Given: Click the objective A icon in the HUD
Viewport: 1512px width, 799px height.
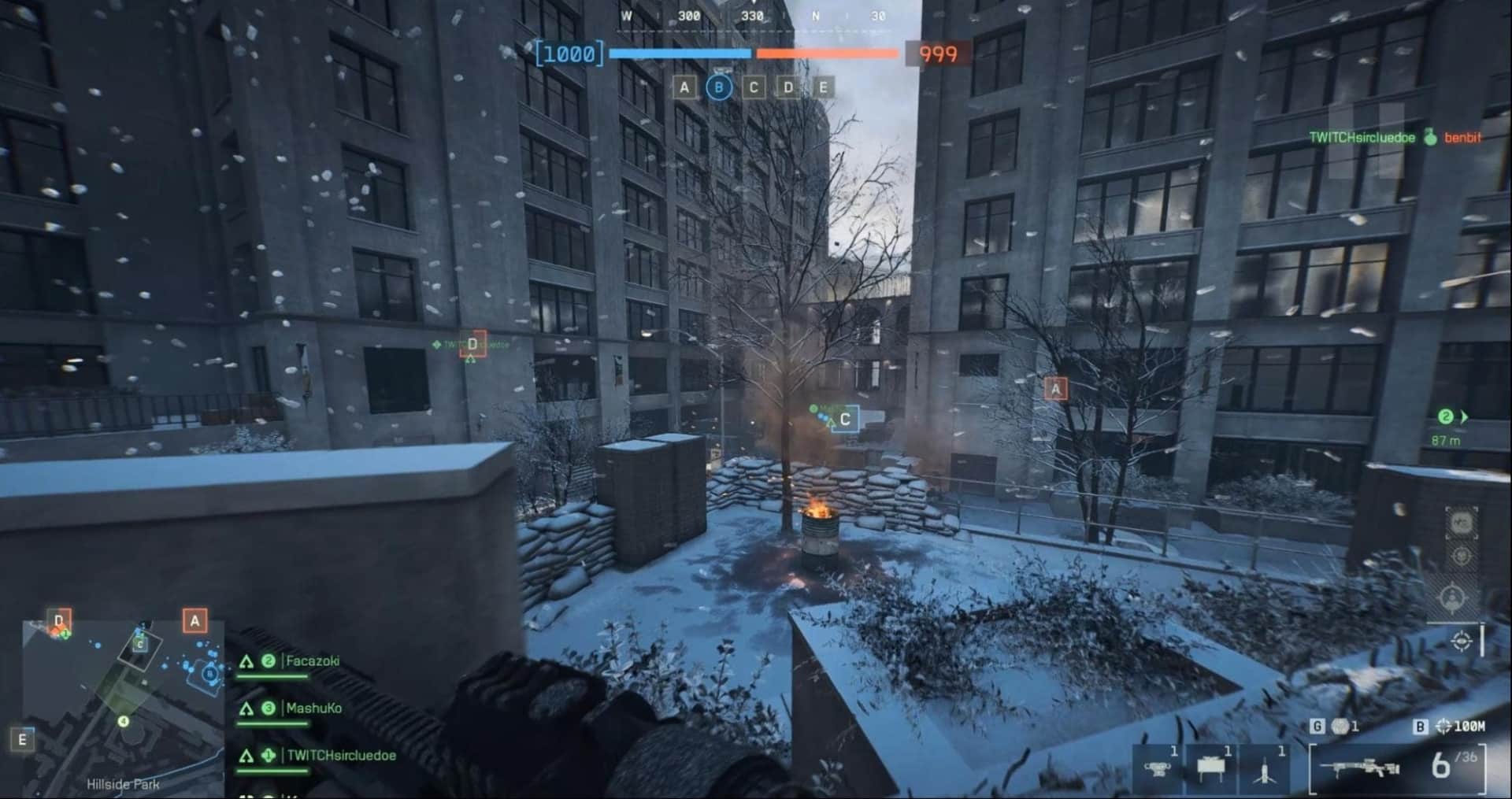Looking at the screenshot, I should (x=684, y=88).
